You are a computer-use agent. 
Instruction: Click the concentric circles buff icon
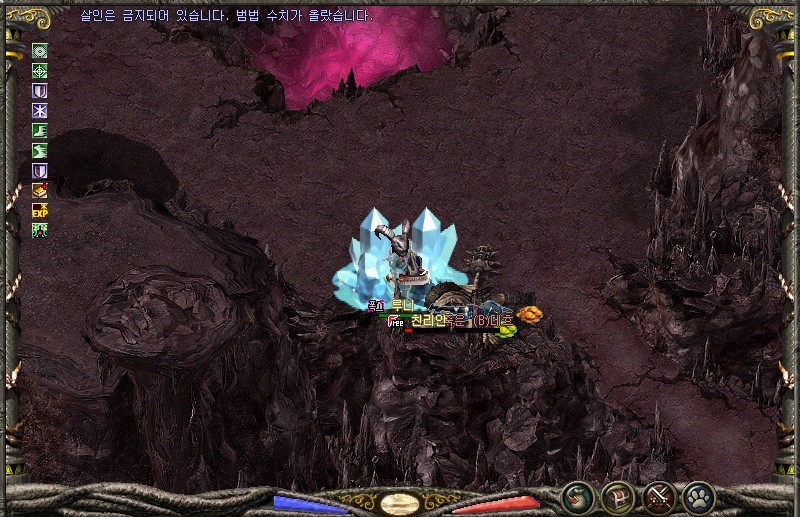coord(40,51)
